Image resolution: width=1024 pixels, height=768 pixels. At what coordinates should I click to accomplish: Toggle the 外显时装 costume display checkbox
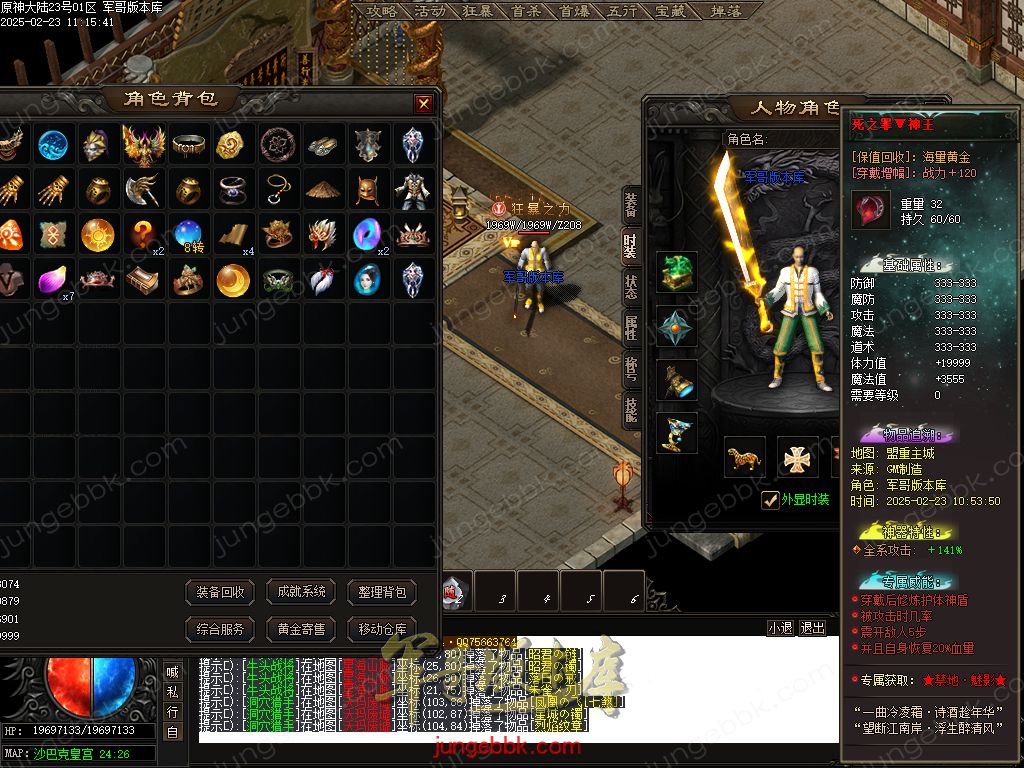pos(770,500)
